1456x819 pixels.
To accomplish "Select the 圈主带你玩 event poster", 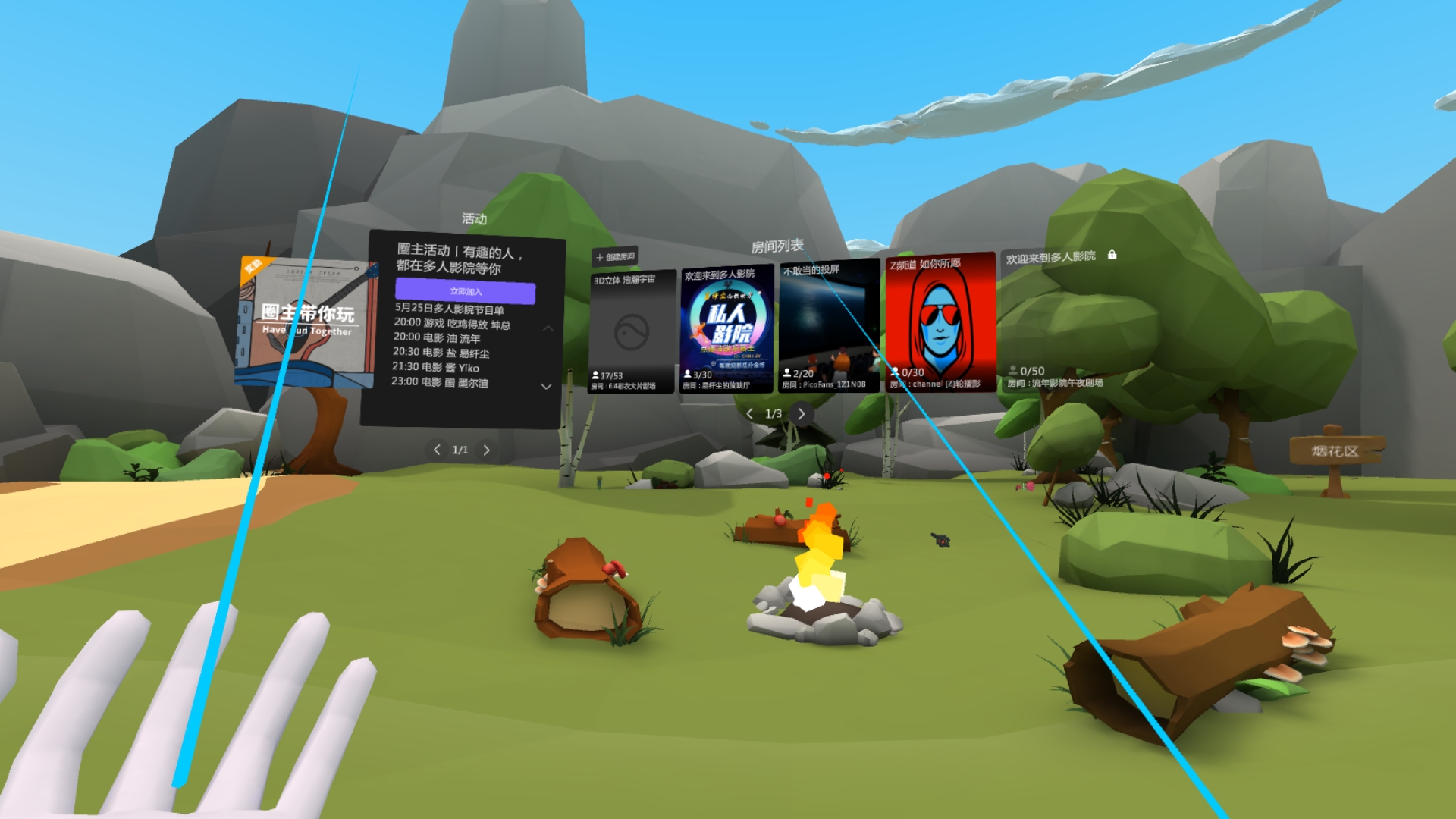I will (307, 322).
